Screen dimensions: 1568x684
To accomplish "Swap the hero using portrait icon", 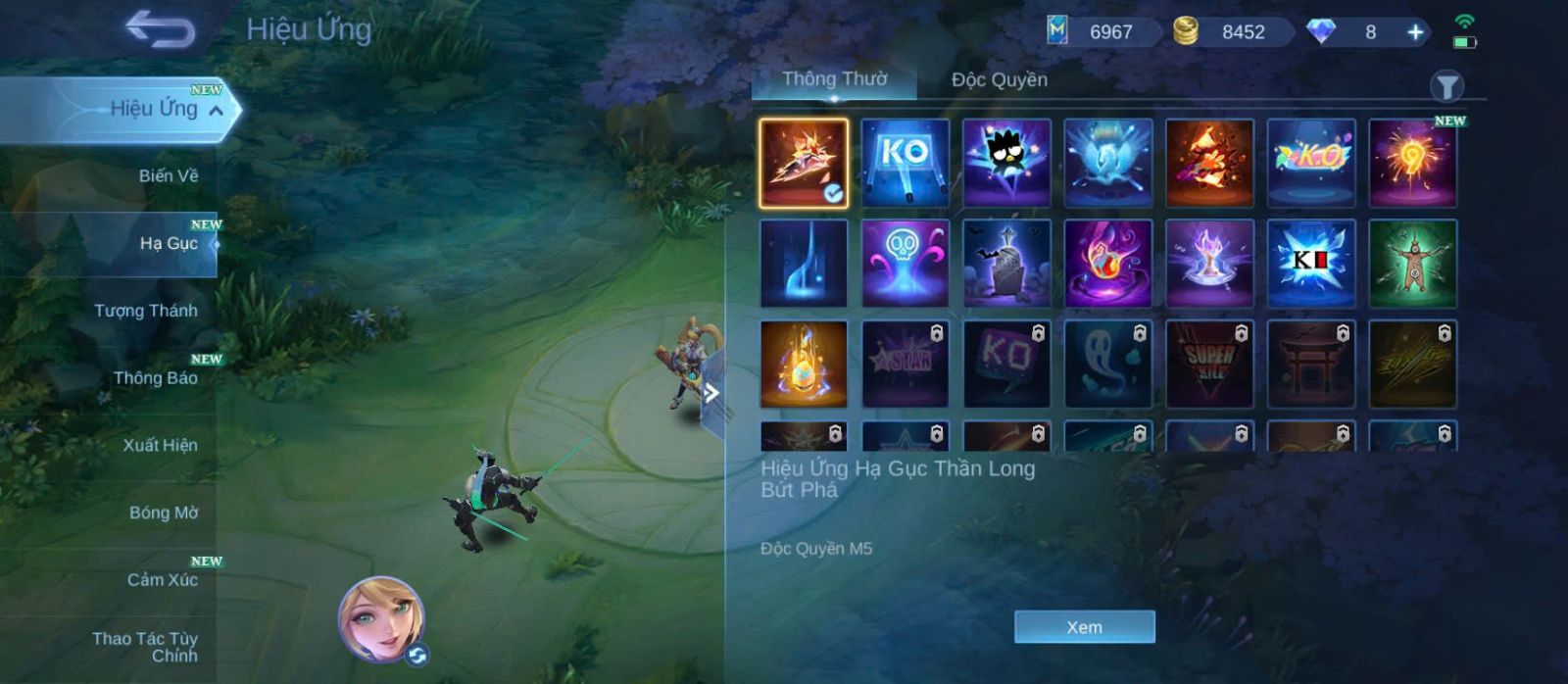I will tap(382, 619).
